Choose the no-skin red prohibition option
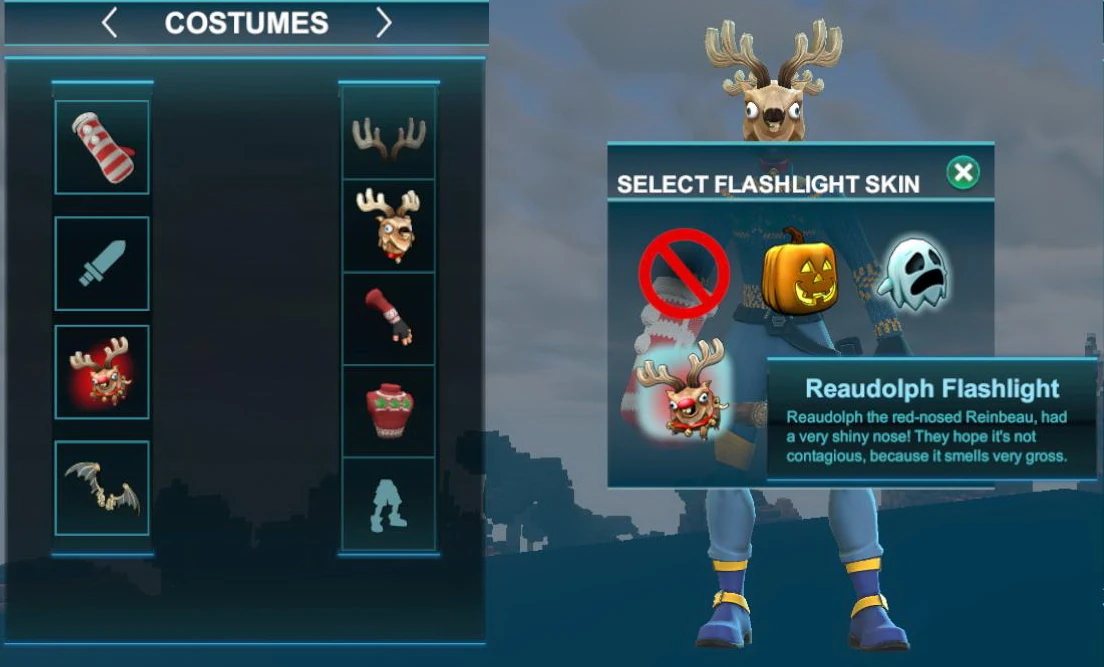This screenshot has width=1104, height=667. tap(684, 273)
